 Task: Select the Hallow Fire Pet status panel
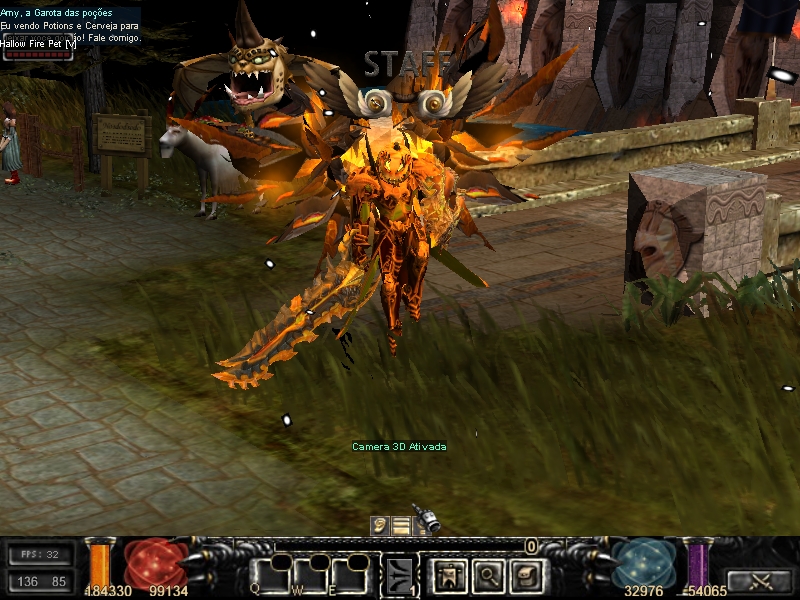(39, 48)
